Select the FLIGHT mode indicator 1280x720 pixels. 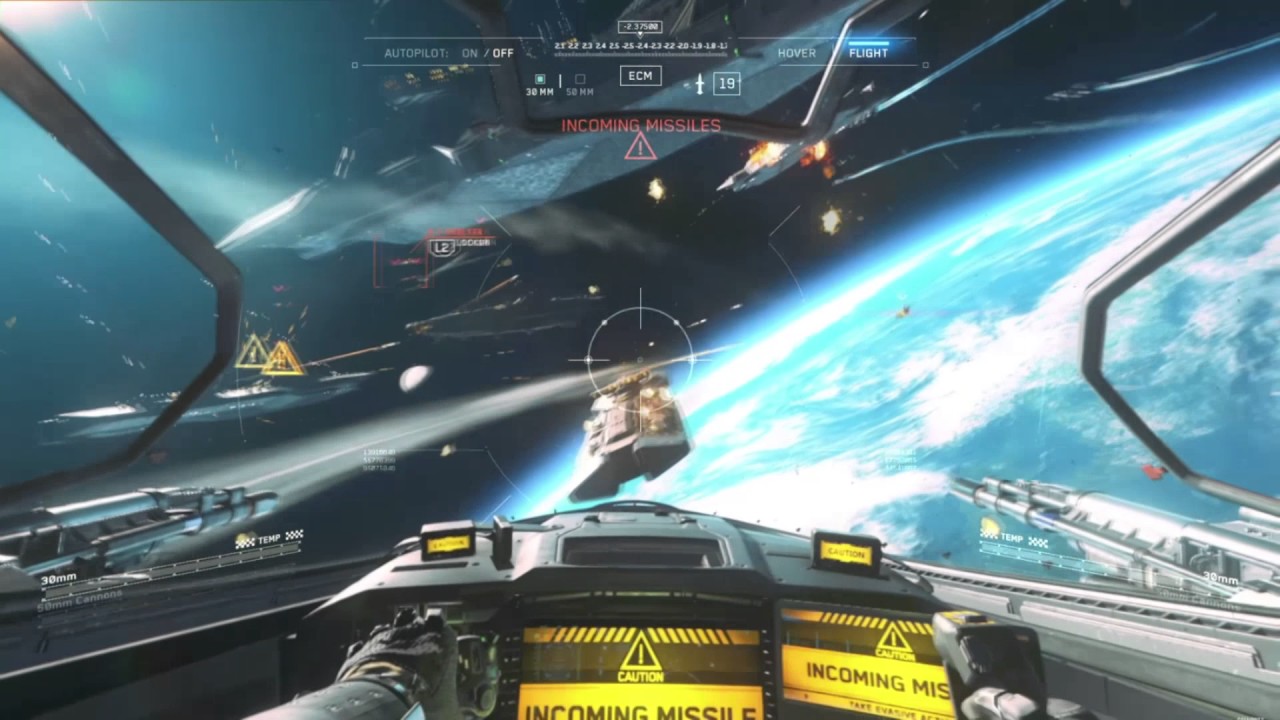(x=868, y=53)
